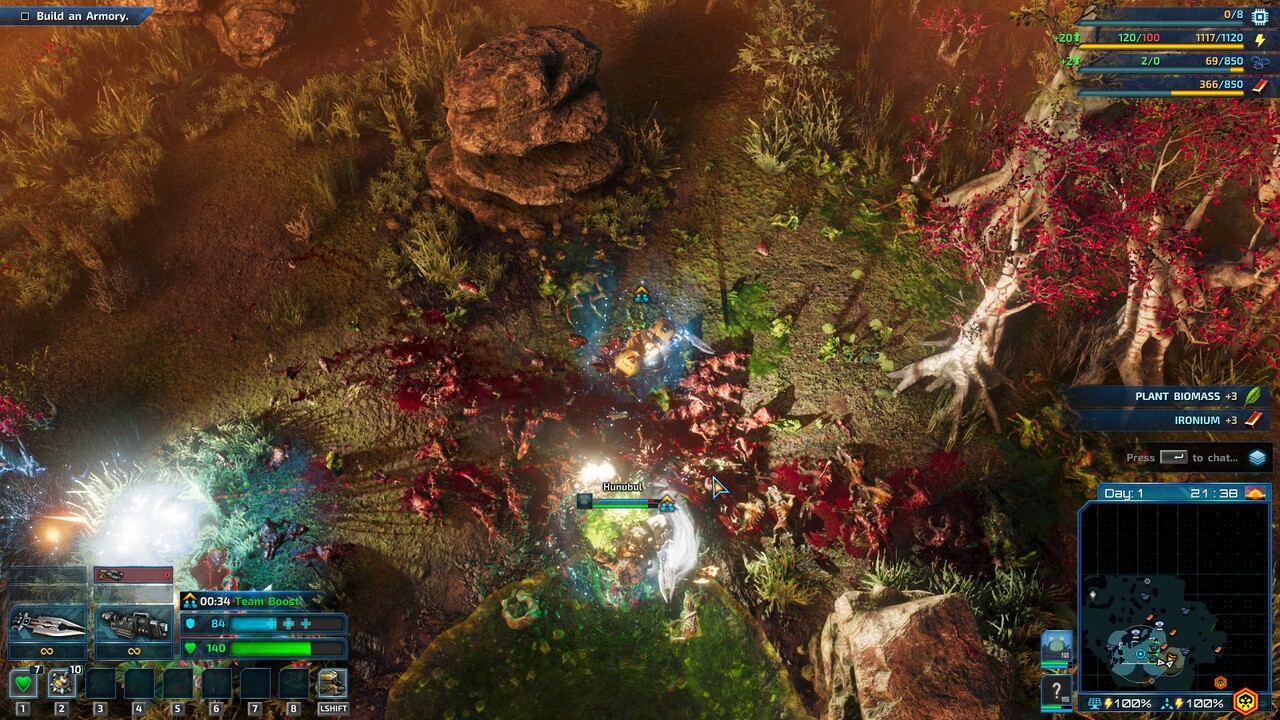Click the blue hexagon carbonium resource icon
Screen dimensions: 1280x720
(1259, 62)
